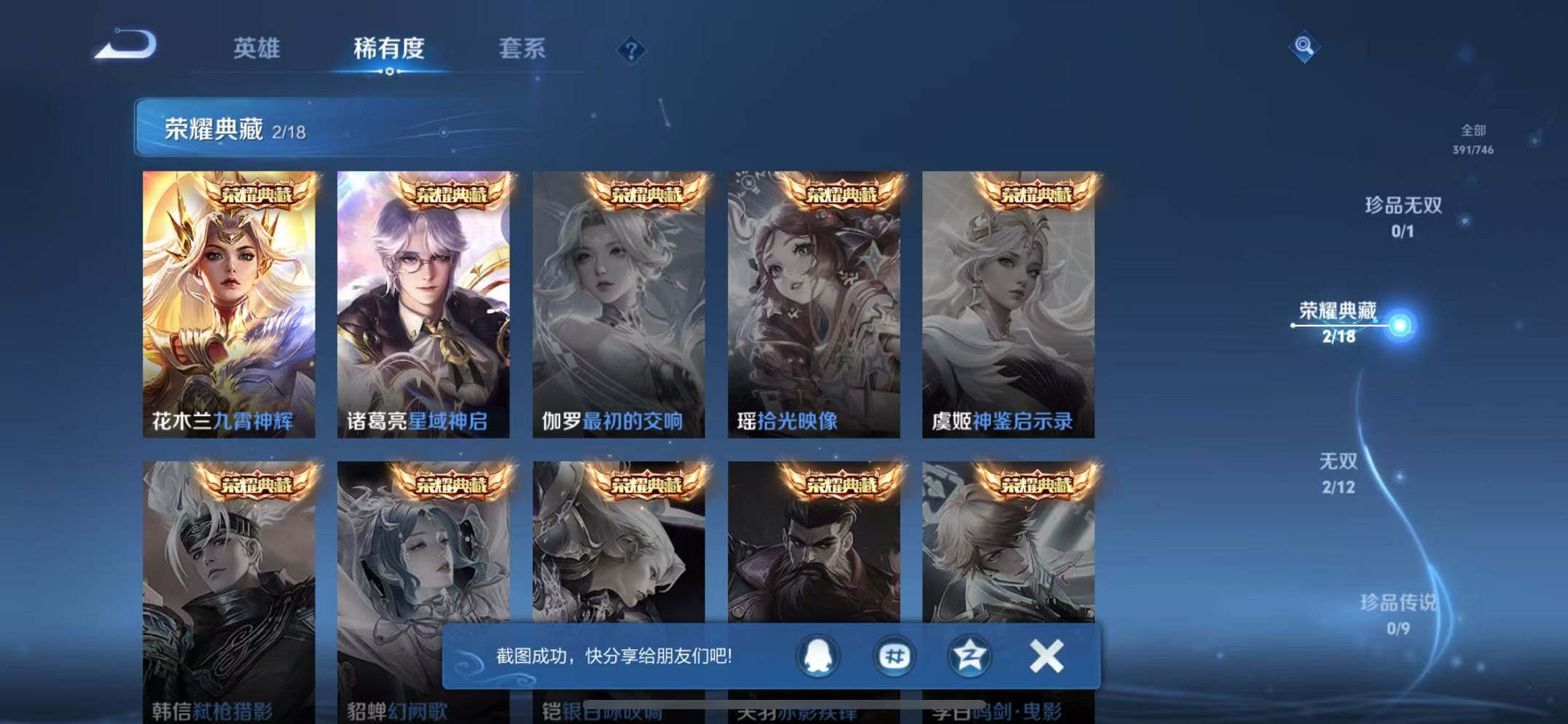Open the help question mark icon
This screenshot has height=724, width=1568.
coord(631,50)
